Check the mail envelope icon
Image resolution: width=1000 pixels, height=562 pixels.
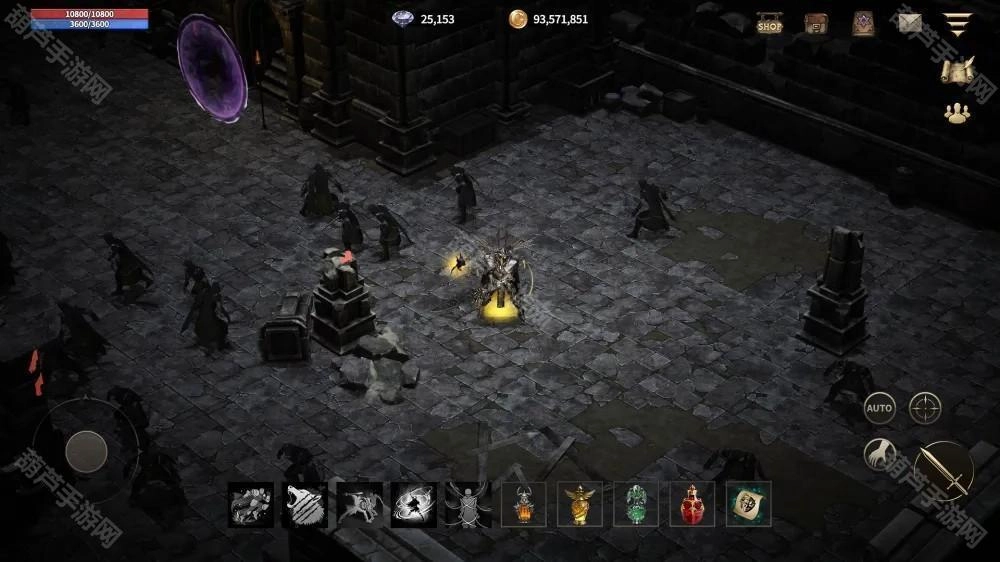[x=910, y=23]
